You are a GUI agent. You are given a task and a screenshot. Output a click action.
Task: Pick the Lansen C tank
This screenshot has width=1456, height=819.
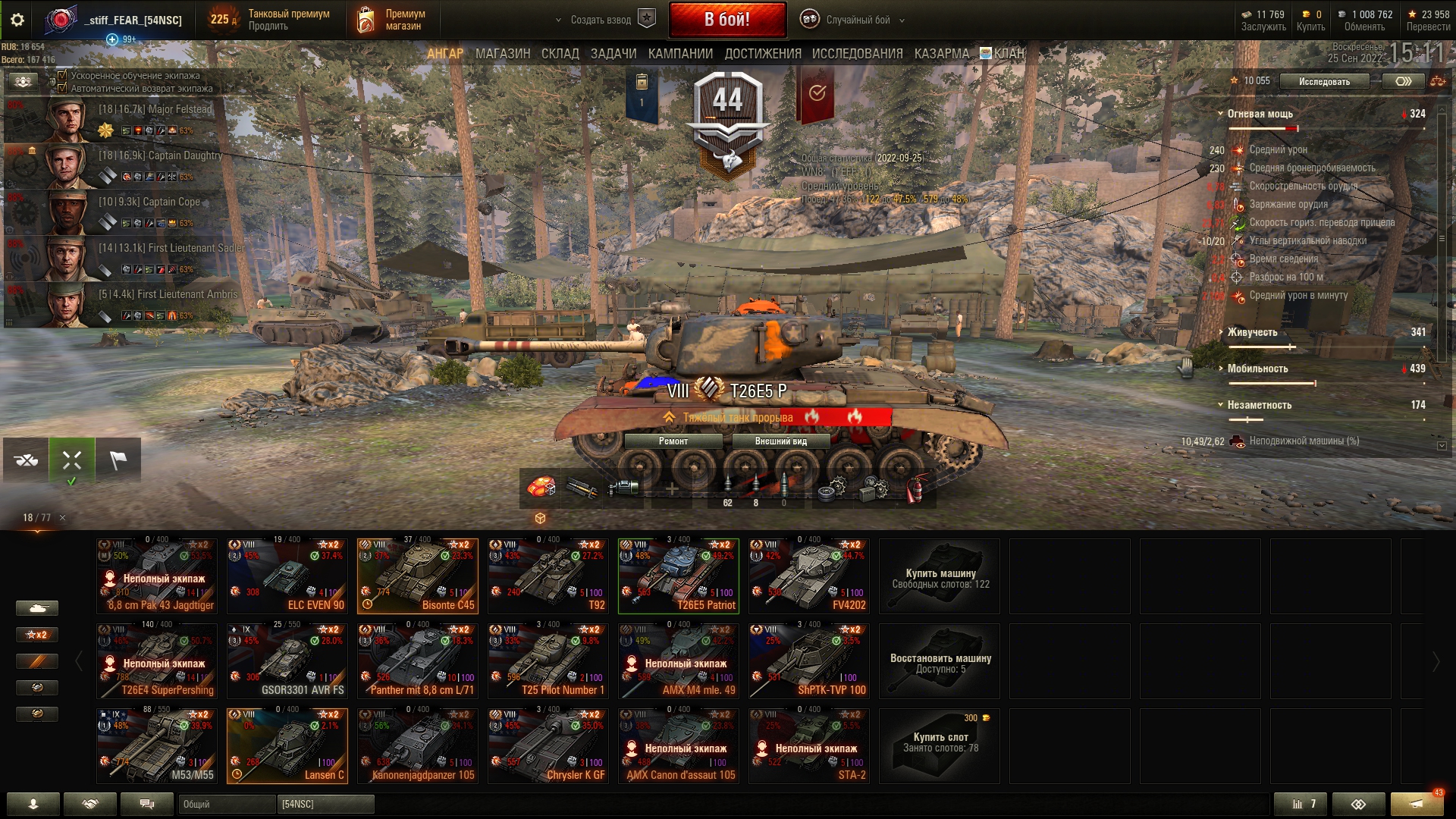pyautogui.click(x=287, y=746)
